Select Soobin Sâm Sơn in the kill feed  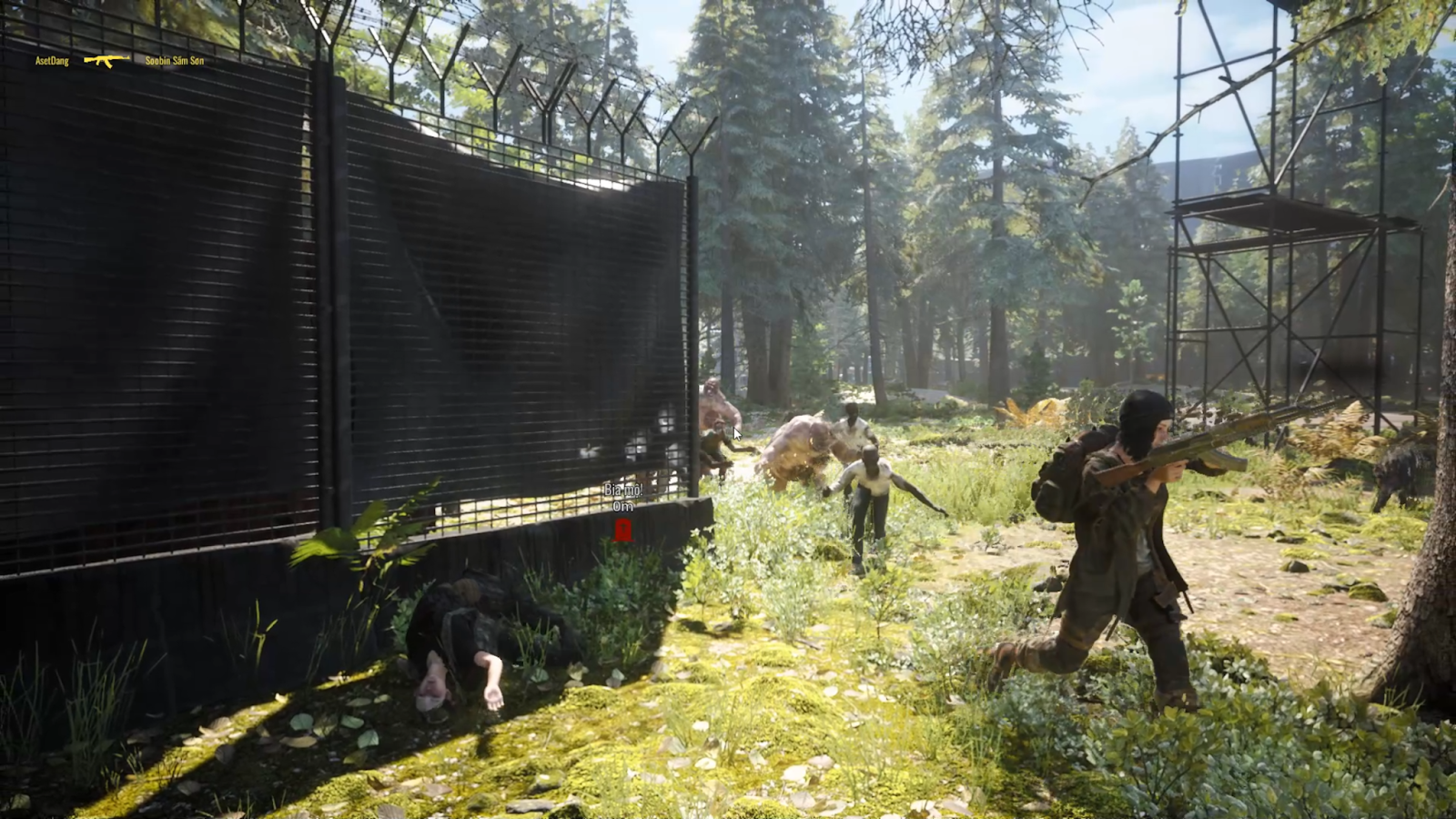[x=175, y=61]
